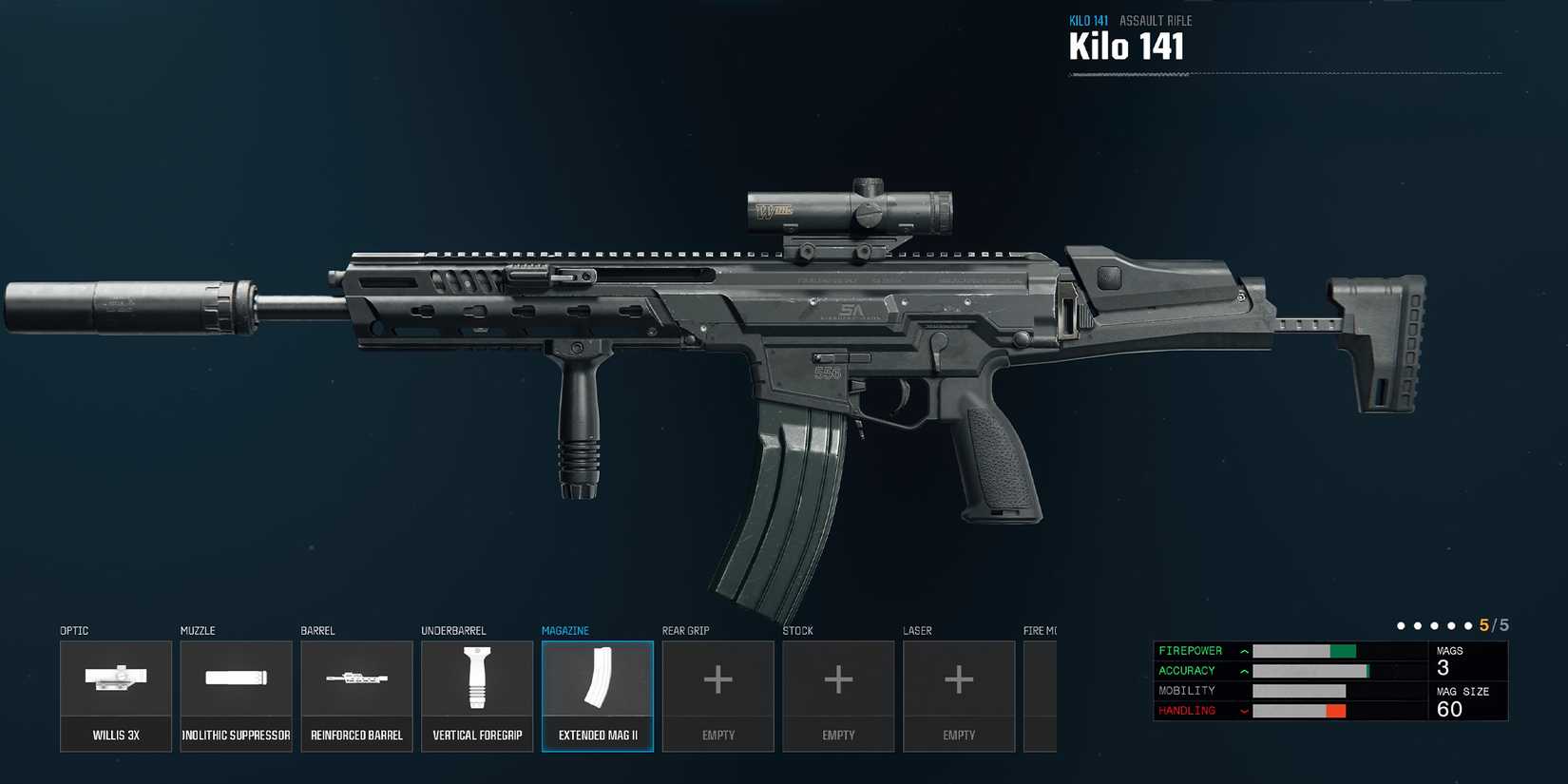
Task: Toggle the Accuracy stat chevron
Action: click(x=1244, y=671)
